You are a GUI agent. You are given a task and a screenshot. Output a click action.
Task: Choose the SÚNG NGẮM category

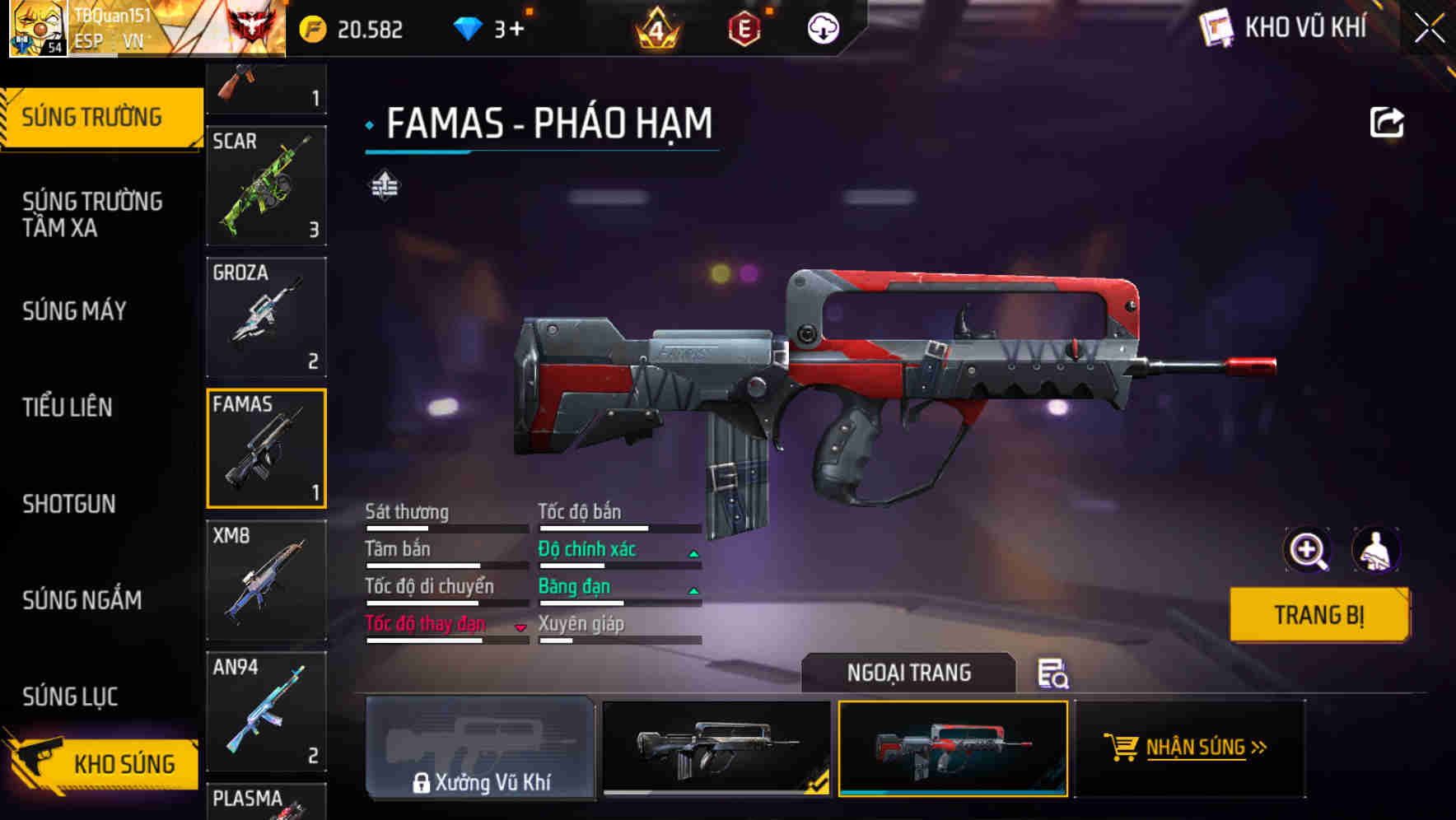click(x=82, y=600)
